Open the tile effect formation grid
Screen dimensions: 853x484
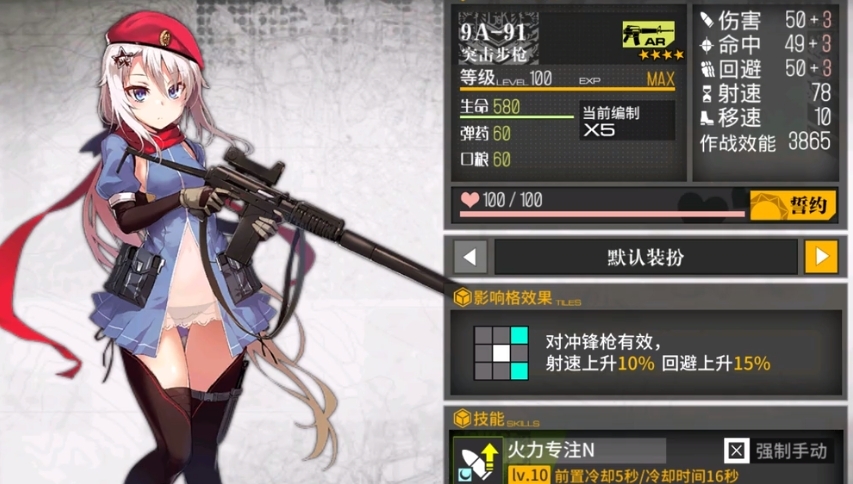tap(500, 353)
